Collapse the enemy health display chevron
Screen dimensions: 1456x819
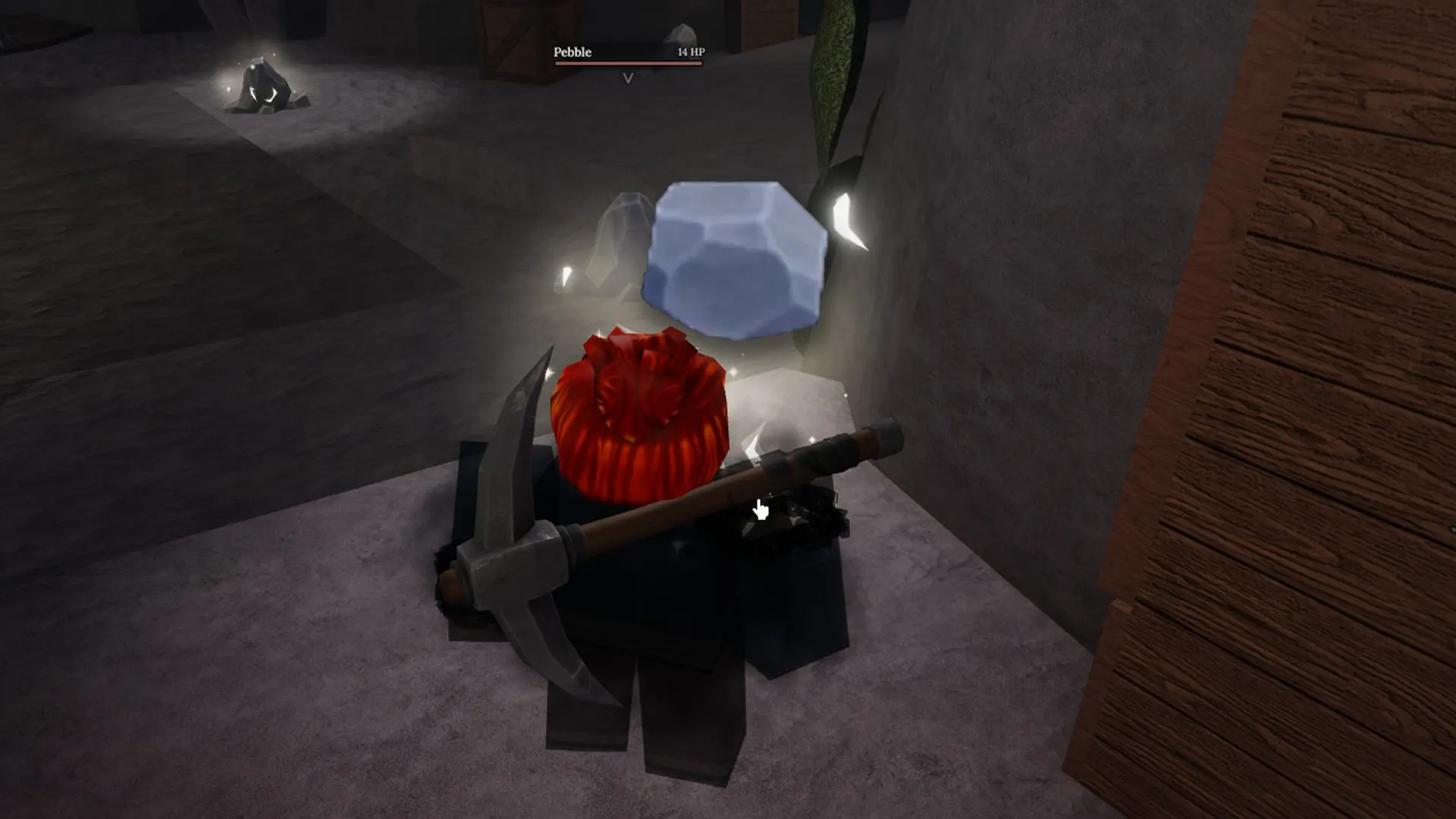(x=627, y=78)
